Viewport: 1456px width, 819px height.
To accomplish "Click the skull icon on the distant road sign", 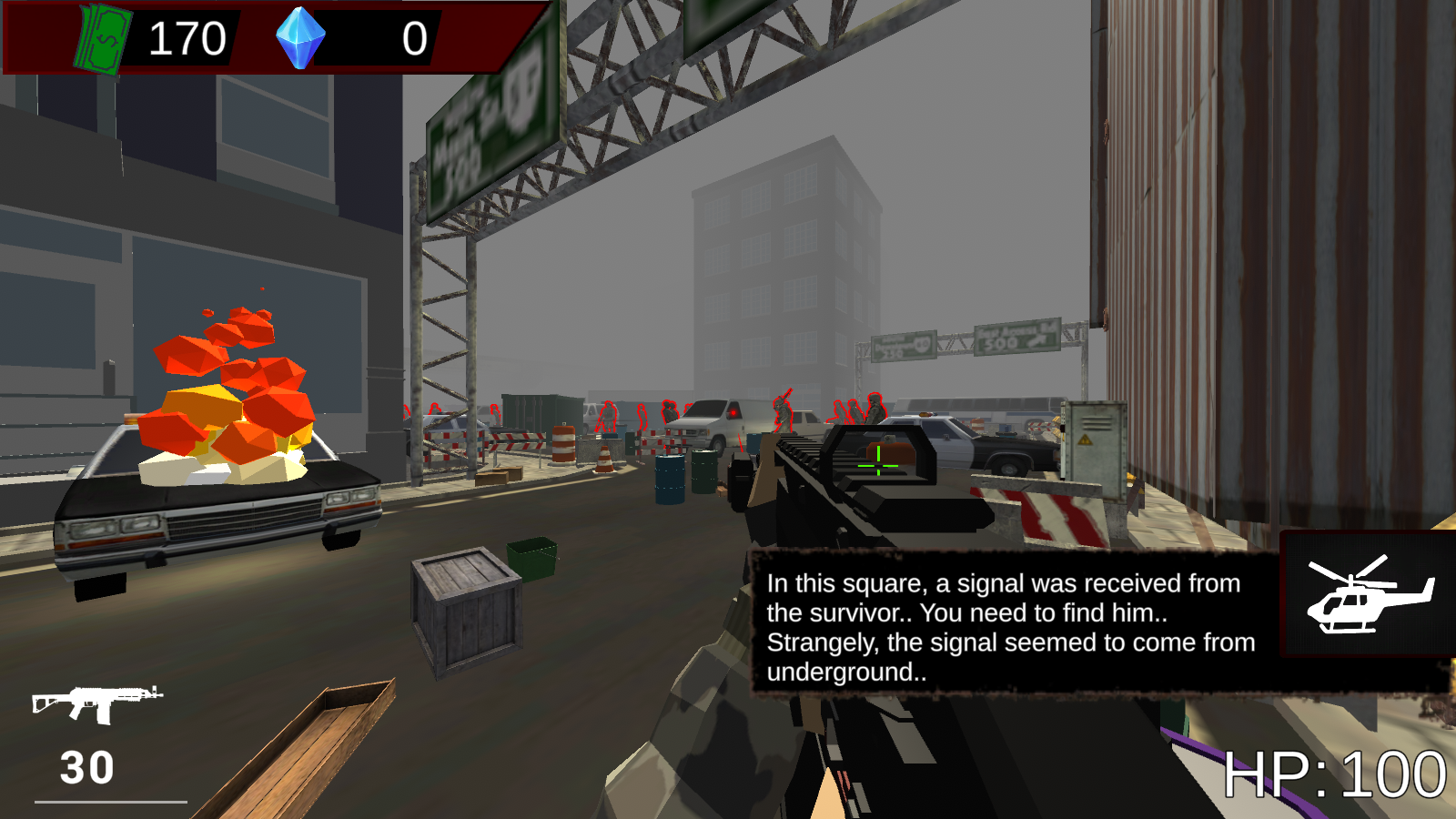I will [924, 343].
